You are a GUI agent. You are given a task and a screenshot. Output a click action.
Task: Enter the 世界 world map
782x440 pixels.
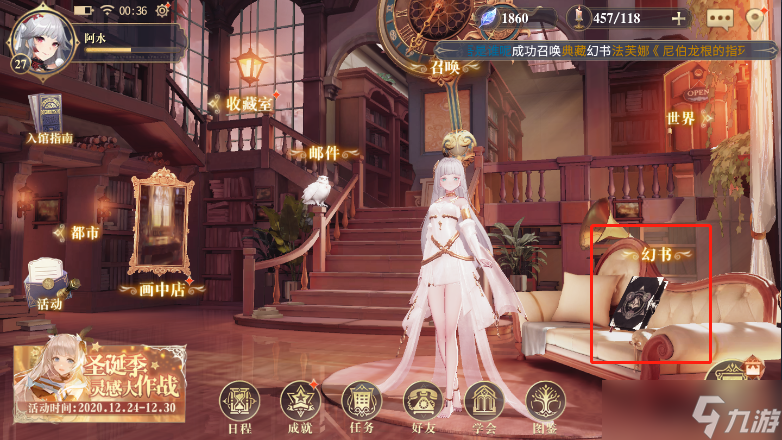coord(681,118)
